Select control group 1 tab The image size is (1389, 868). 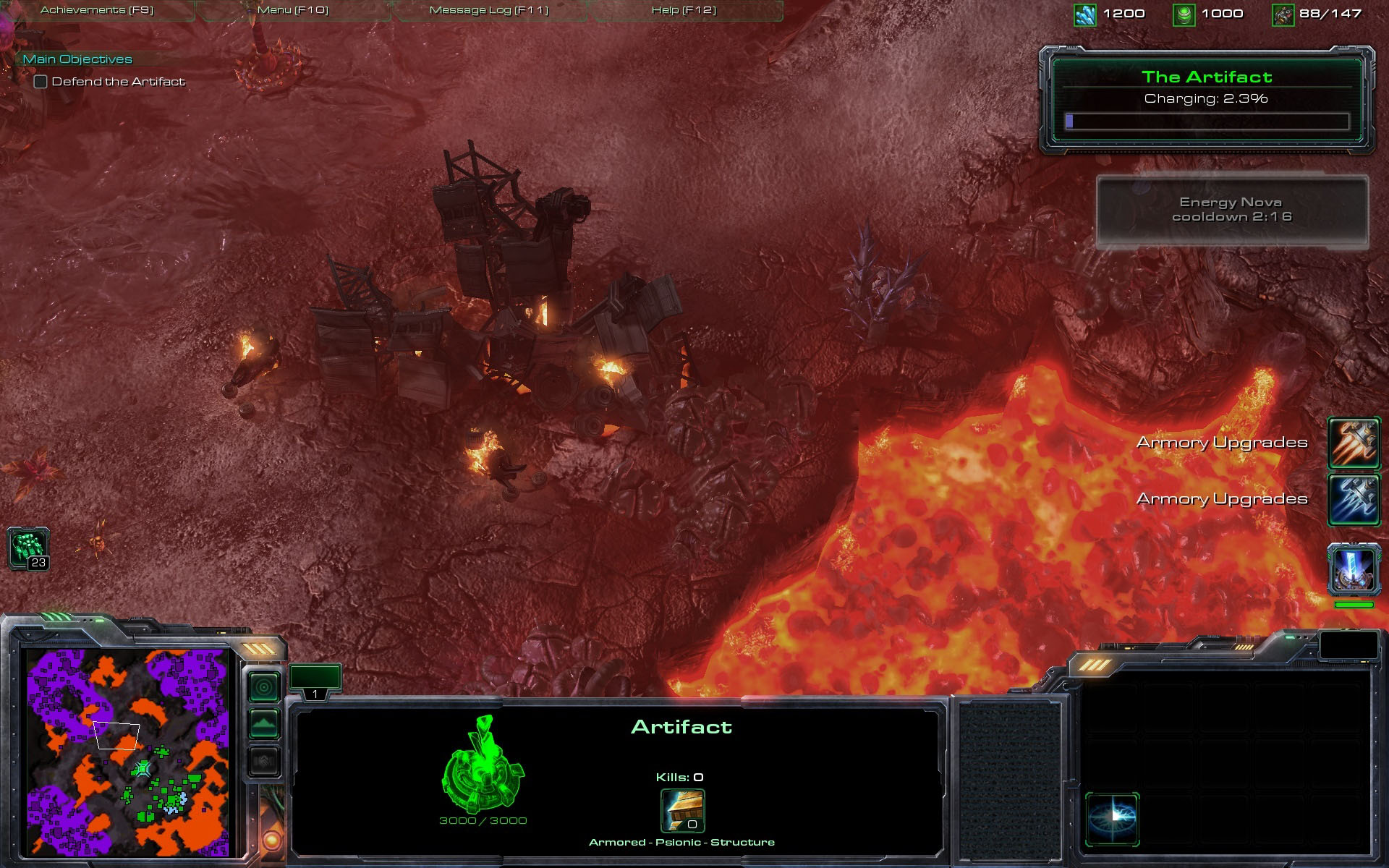coord(315,681)
